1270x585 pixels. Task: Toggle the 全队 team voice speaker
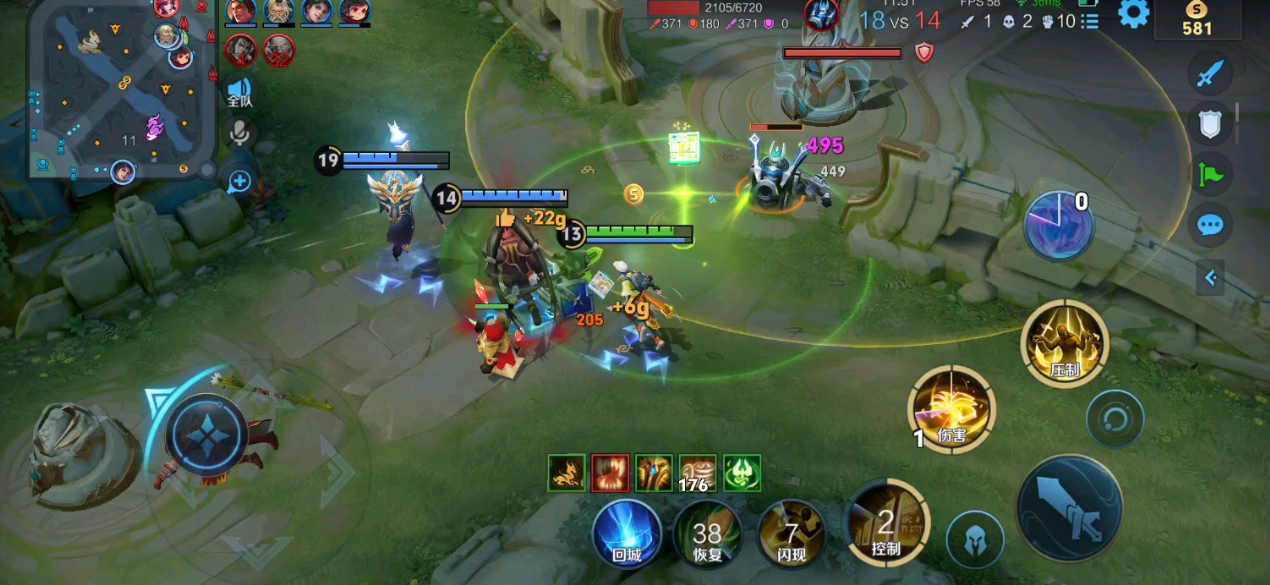(239, 91)
